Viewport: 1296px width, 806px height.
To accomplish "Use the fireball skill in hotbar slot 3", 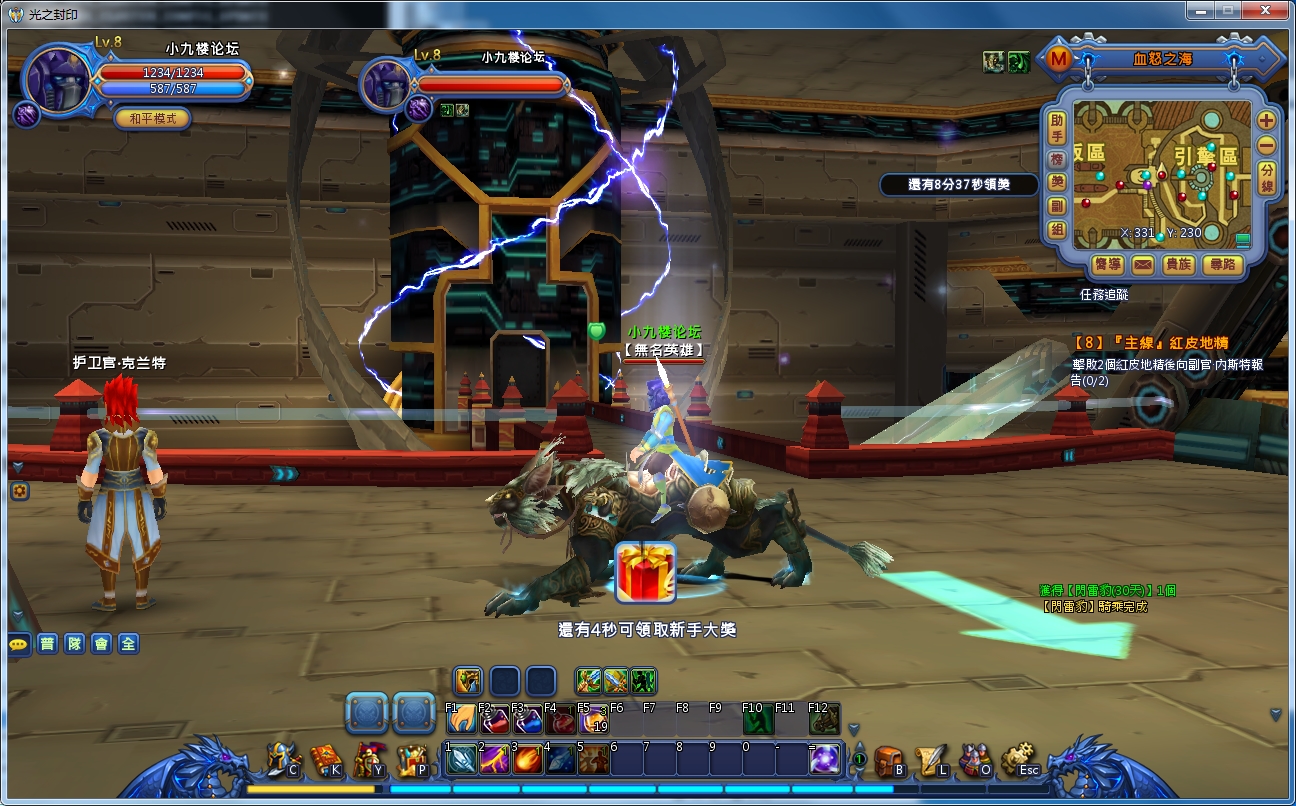I will coord(527,759).
